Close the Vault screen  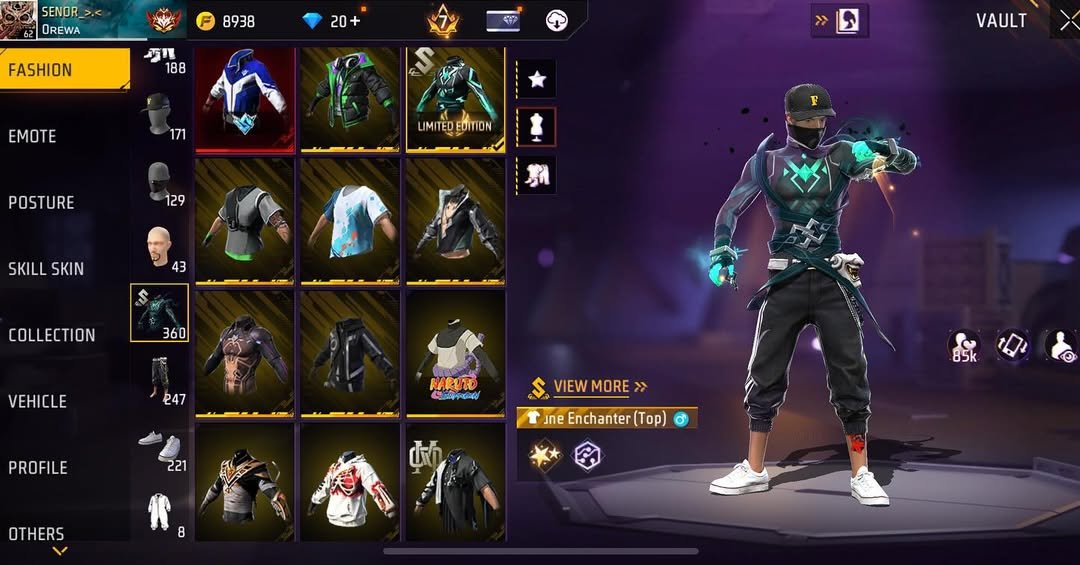click(1068, 21)
